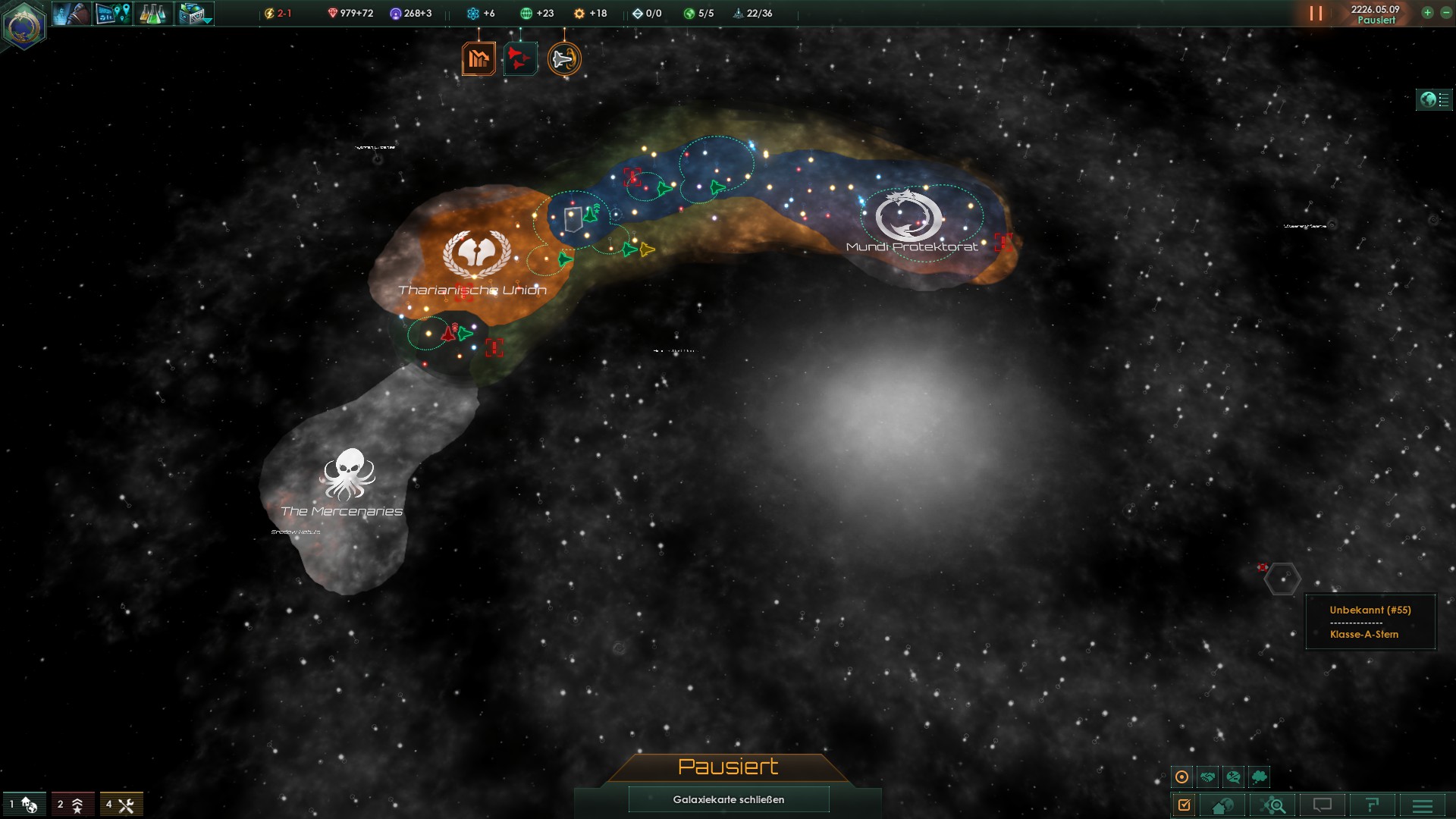Toggle the game pause button
This screenshot has width=1456, height=819.
1316,14
